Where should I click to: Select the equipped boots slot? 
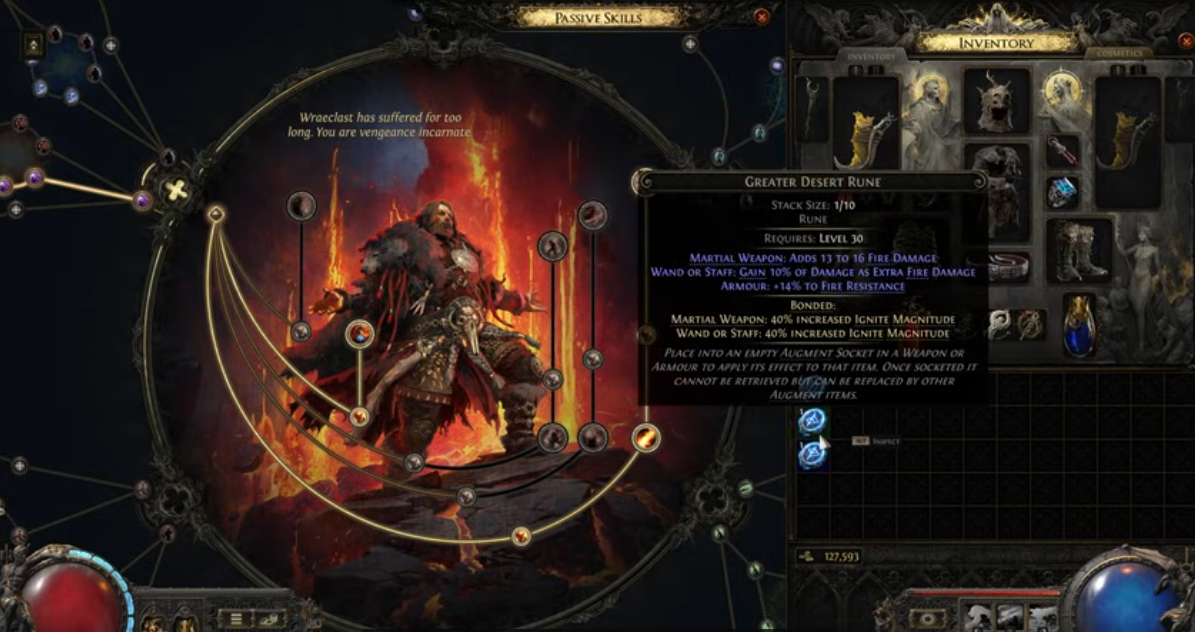(1080, 250)
